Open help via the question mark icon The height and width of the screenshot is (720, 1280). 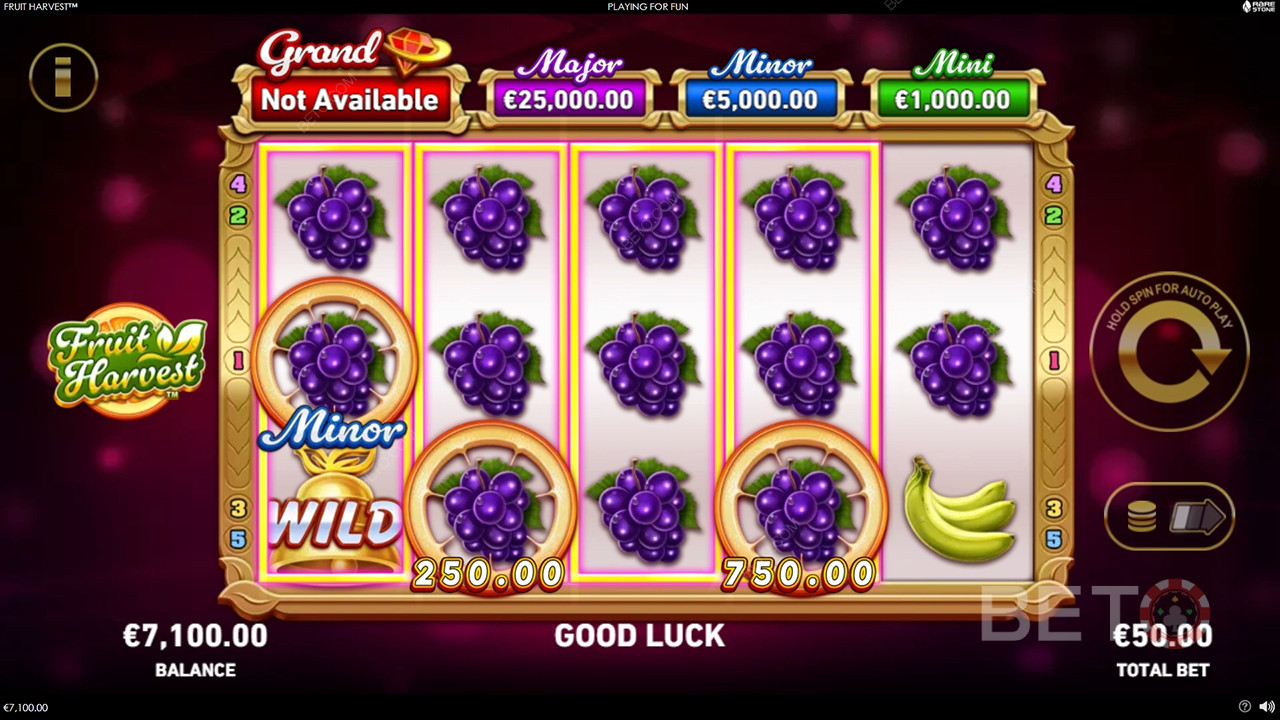click(x=1244, y=707)
